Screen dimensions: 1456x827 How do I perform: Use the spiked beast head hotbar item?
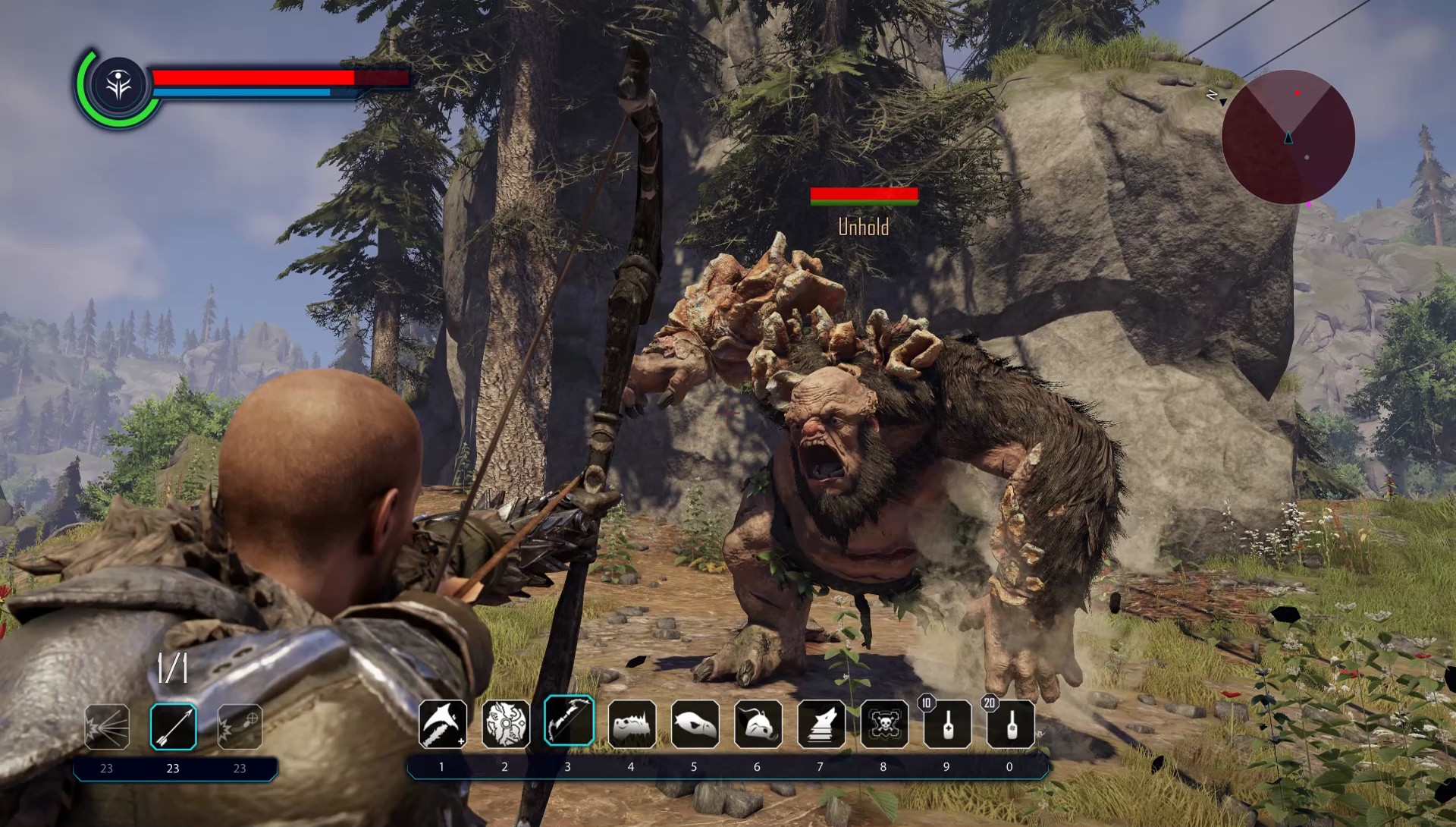point(632,724)
